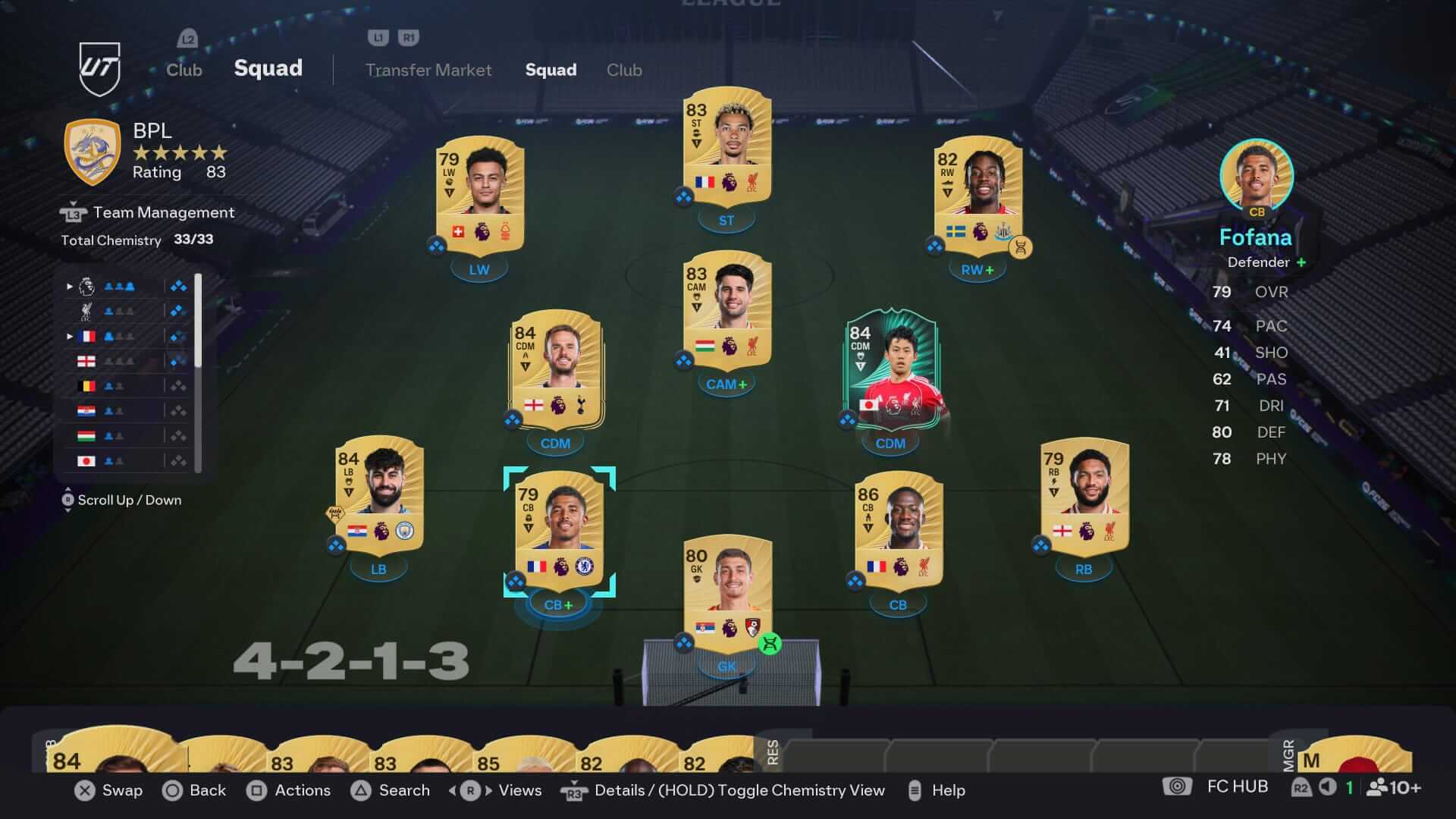This screenshot has width=1456, height=819.
Task: Open the FC HUB
Action: [1236, 786]
